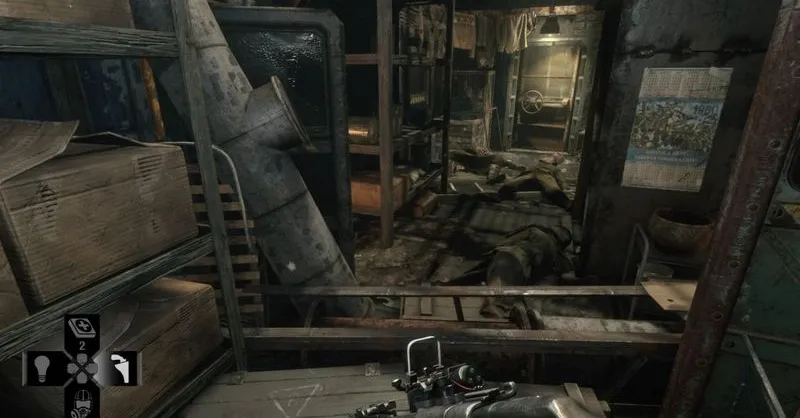Activate the charger icon right of d-pad

click(122, 368)
